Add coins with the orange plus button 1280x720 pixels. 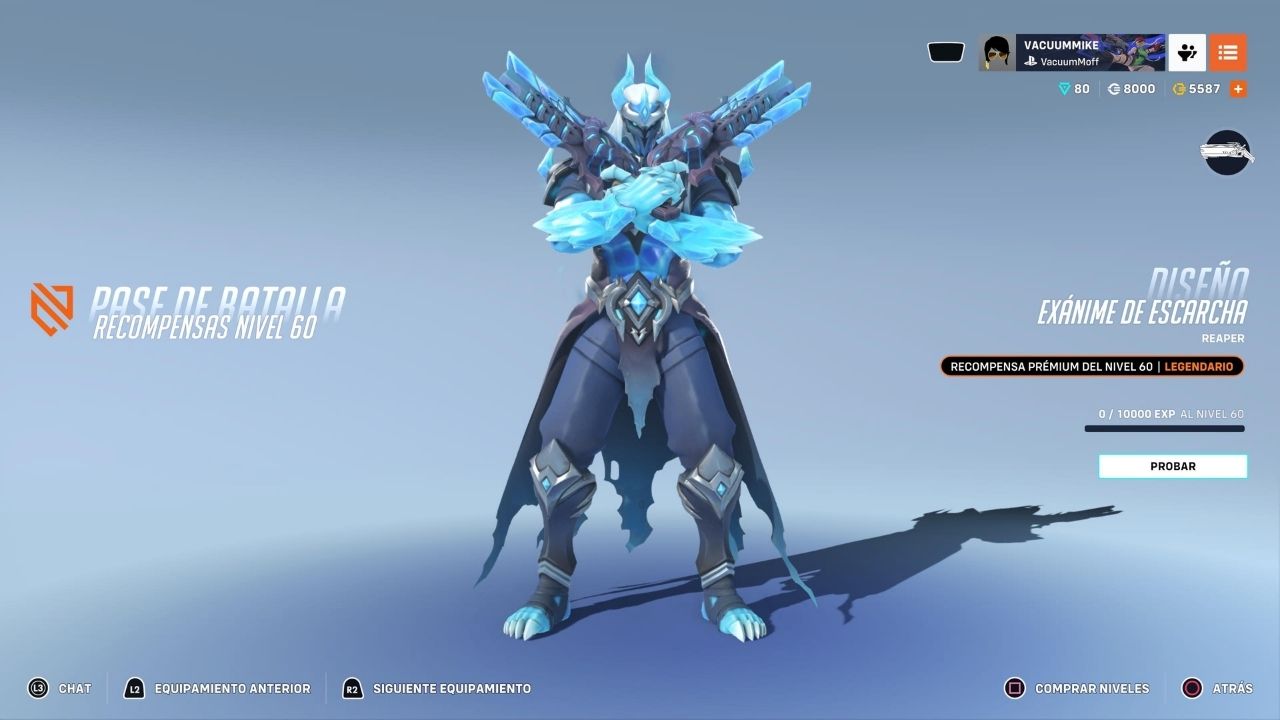1238,89
